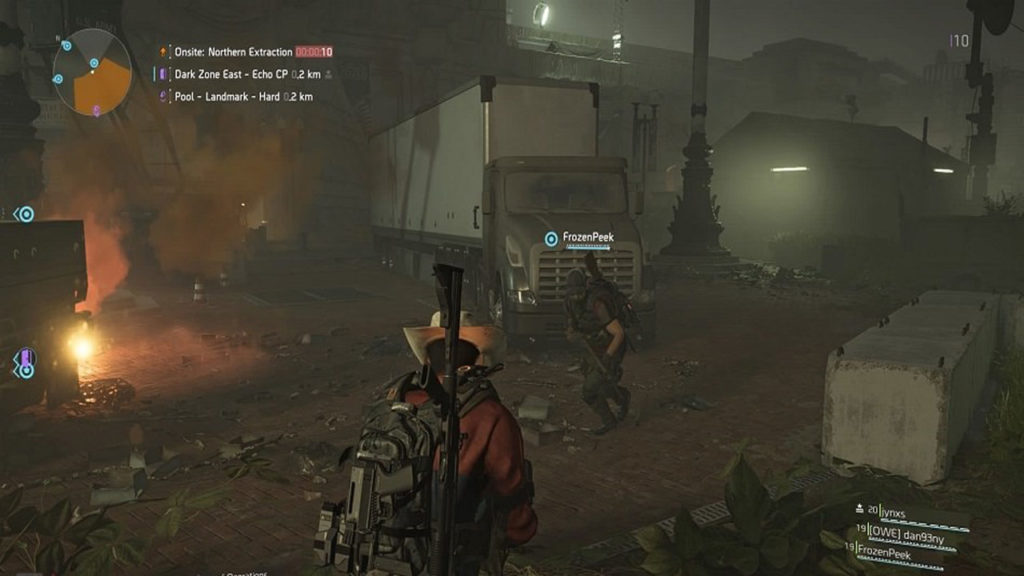This screenshot has width=1024, height=576.
Task: Click the FrozenPeek nameplate above the teammate
Action: click(x=586, y=238)
